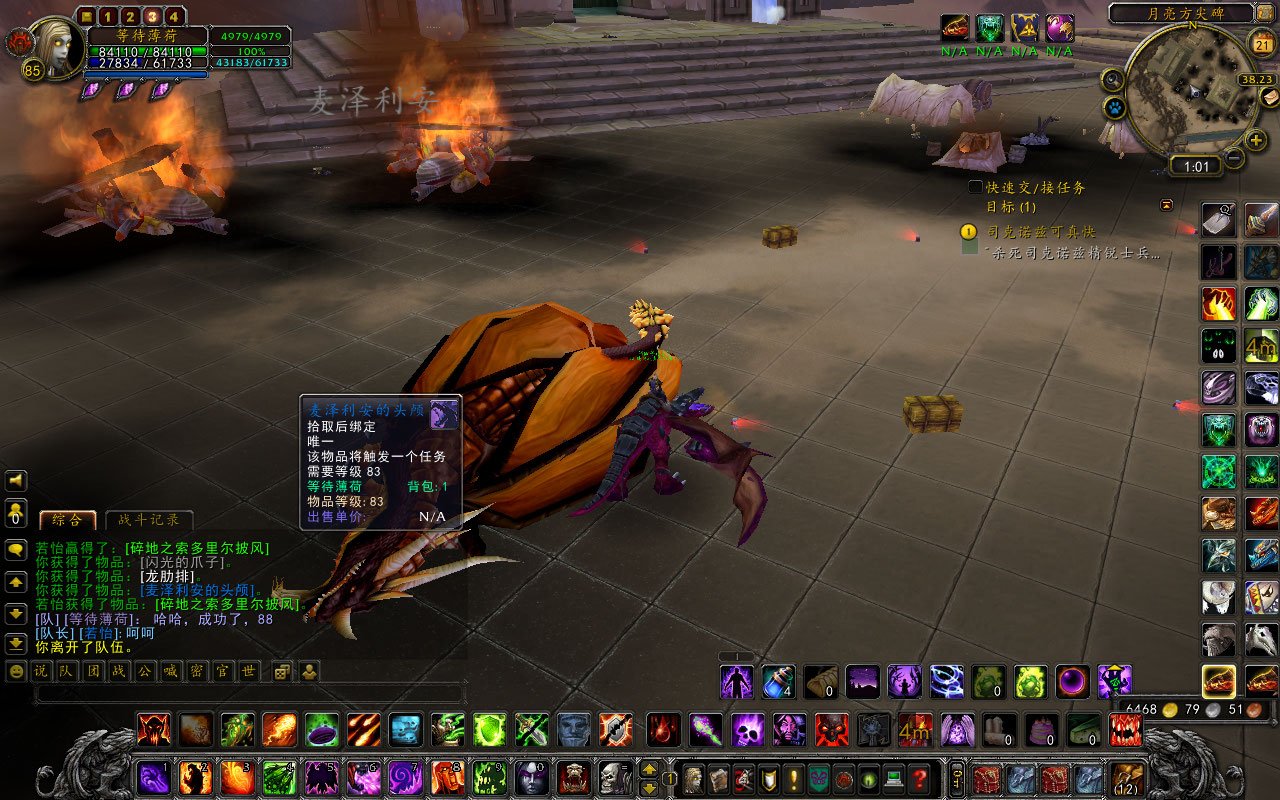The height and width of the screenshot is (800, 1280).
Task: Select the number 3 button above the player frame
Action: point(151,16)
